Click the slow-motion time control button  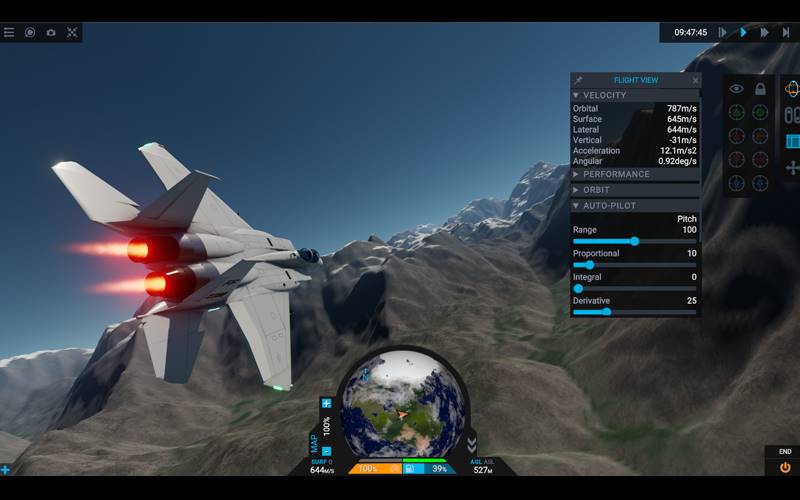click(722, 32)
